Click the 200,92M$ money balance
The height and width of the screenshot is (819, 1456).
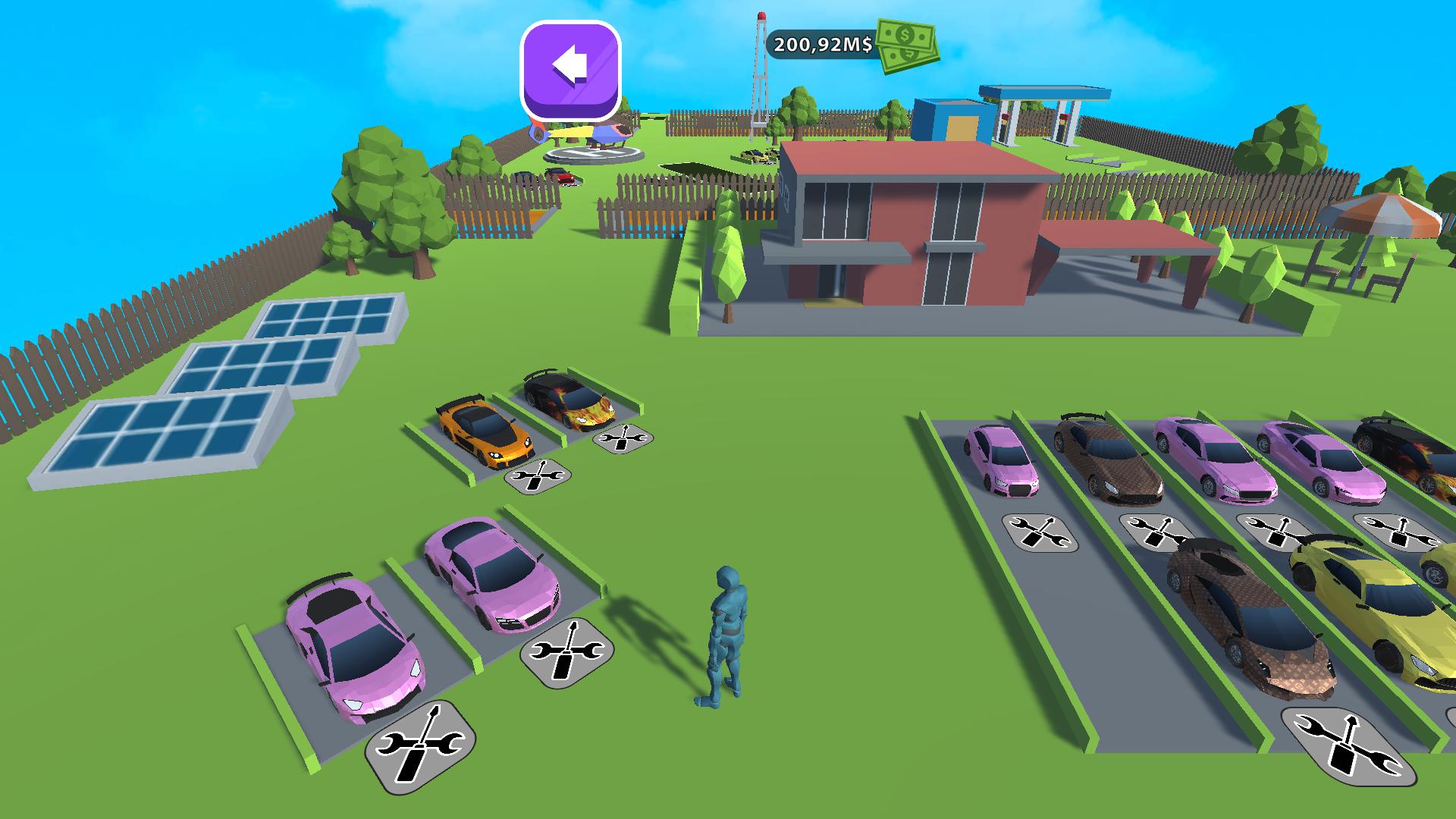pos(823,44)
